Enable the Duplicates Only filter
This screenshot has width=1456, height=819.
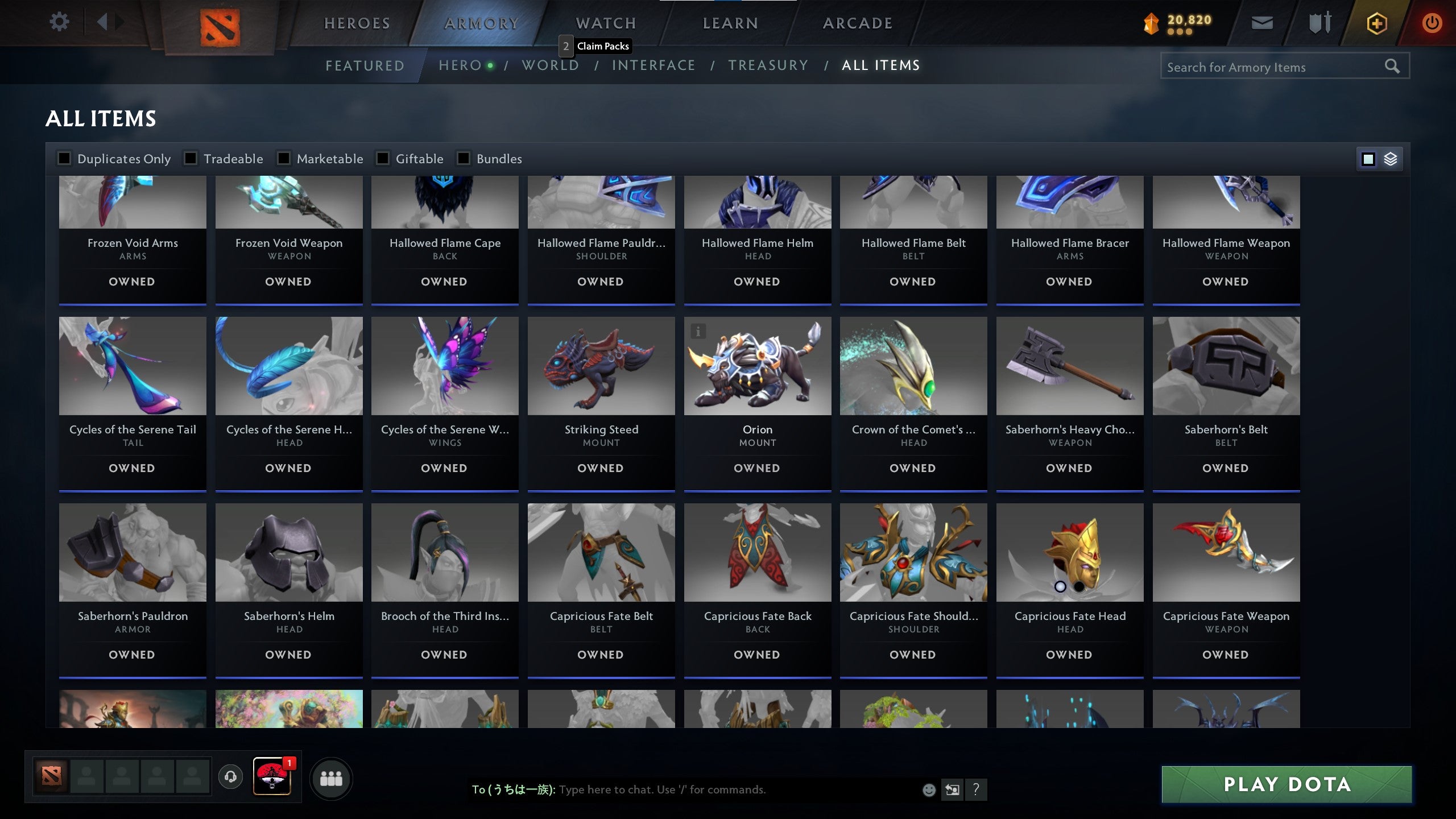(64, 159)
